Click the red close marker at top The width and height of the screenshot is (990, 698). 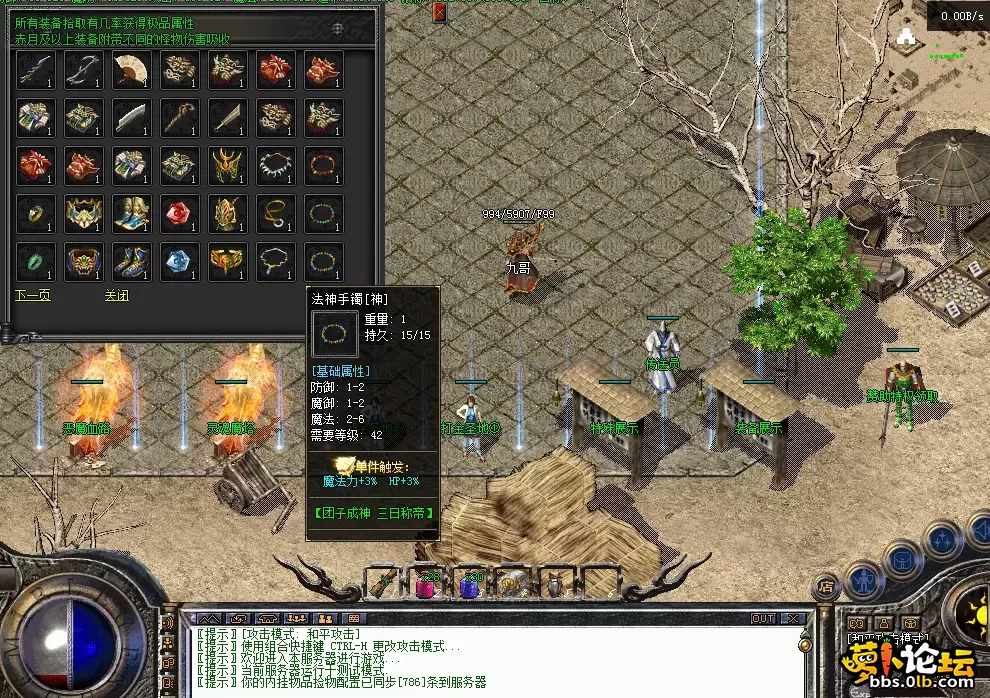tap(440, 12)
